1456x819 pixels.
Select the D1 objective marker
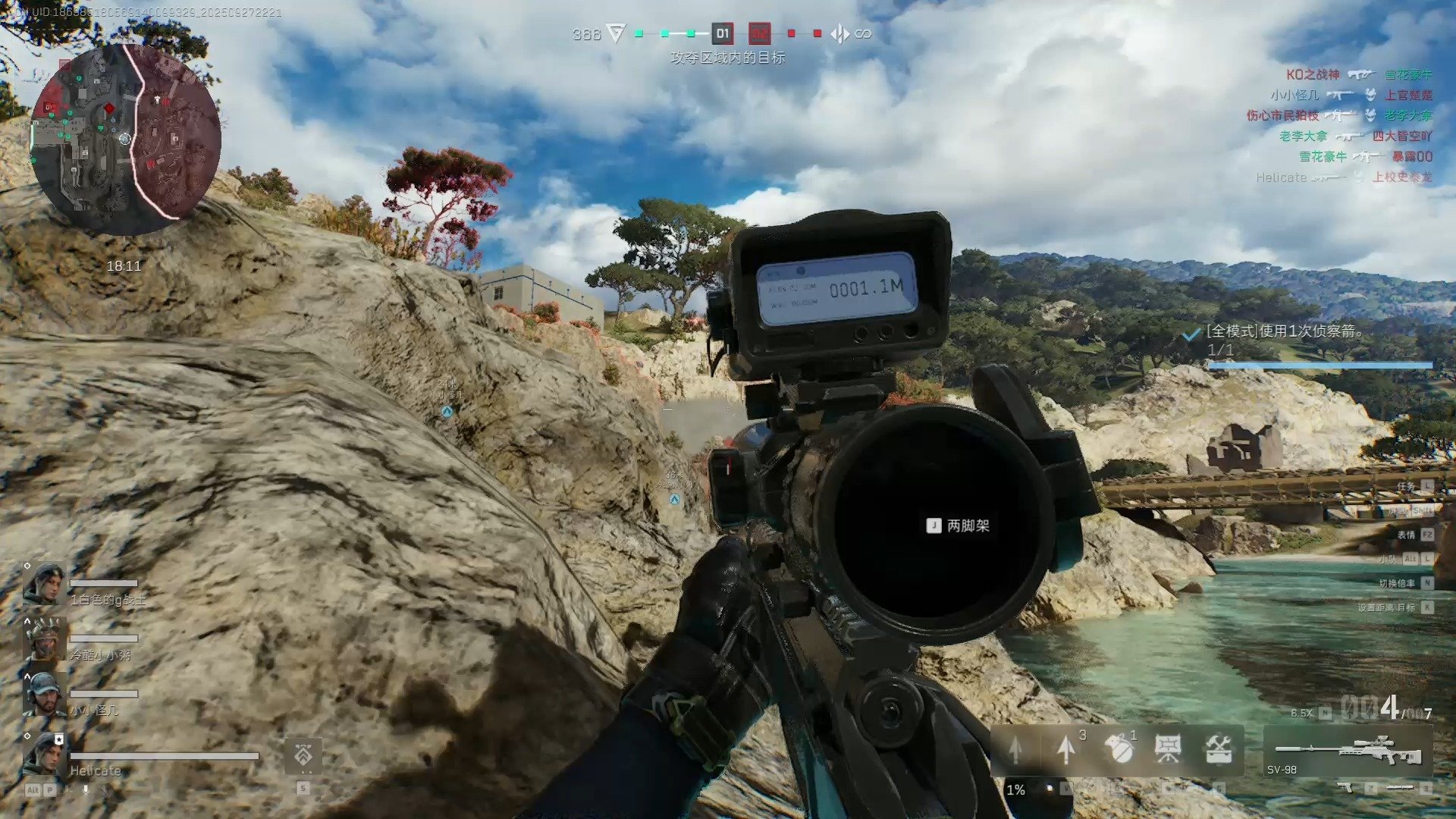click(722, 33)
